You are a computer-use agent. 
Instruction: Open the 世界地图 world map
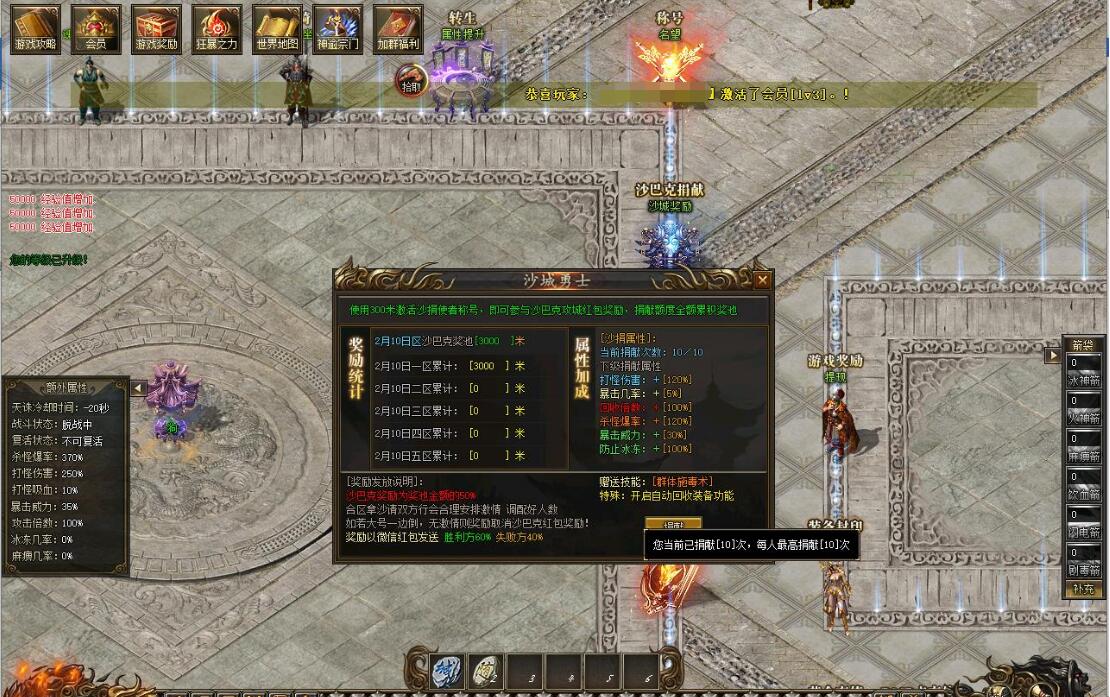pos(277,28)
